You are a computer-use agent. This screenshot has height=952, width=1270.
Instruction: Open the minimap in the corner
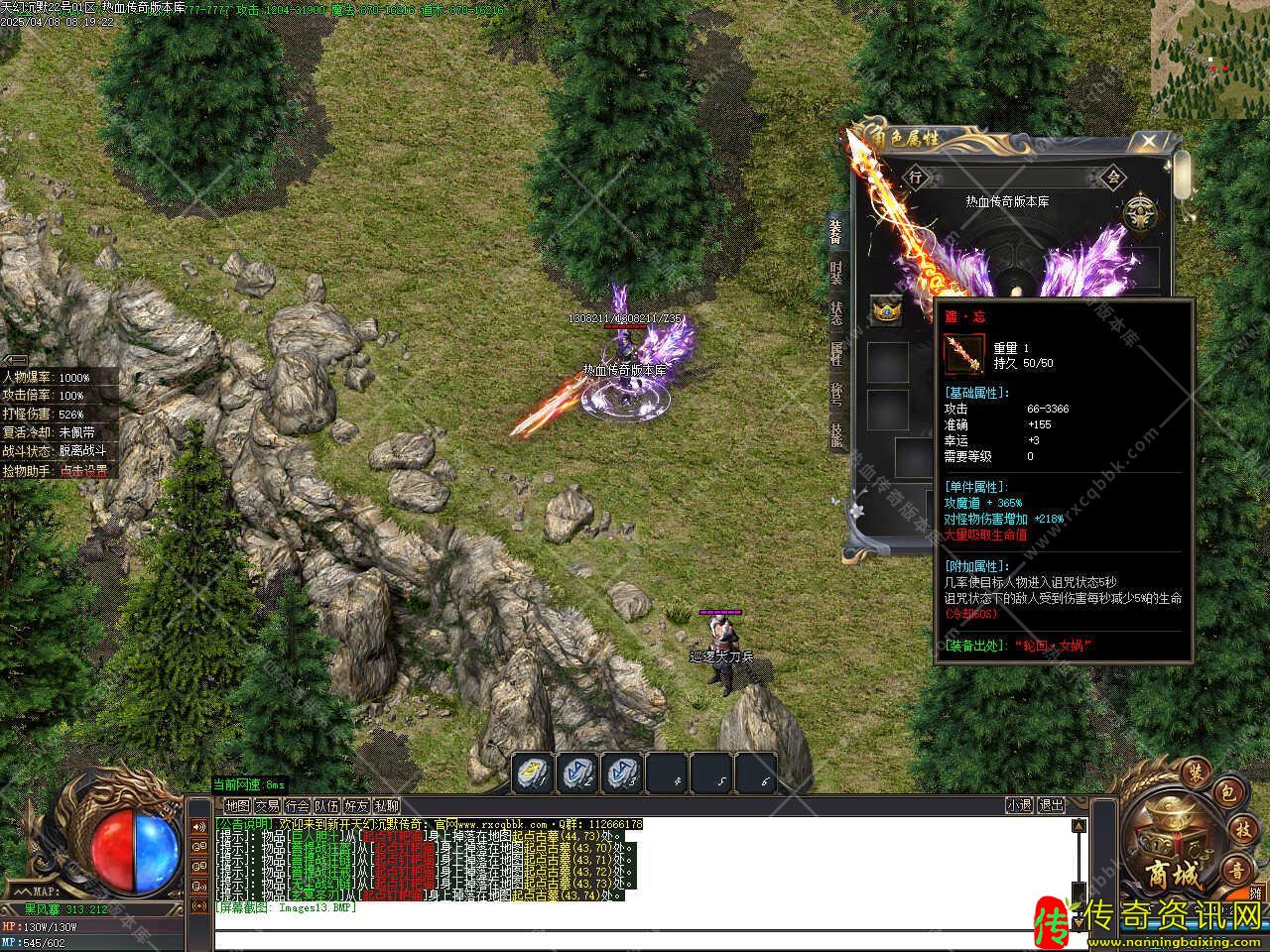1209,59
